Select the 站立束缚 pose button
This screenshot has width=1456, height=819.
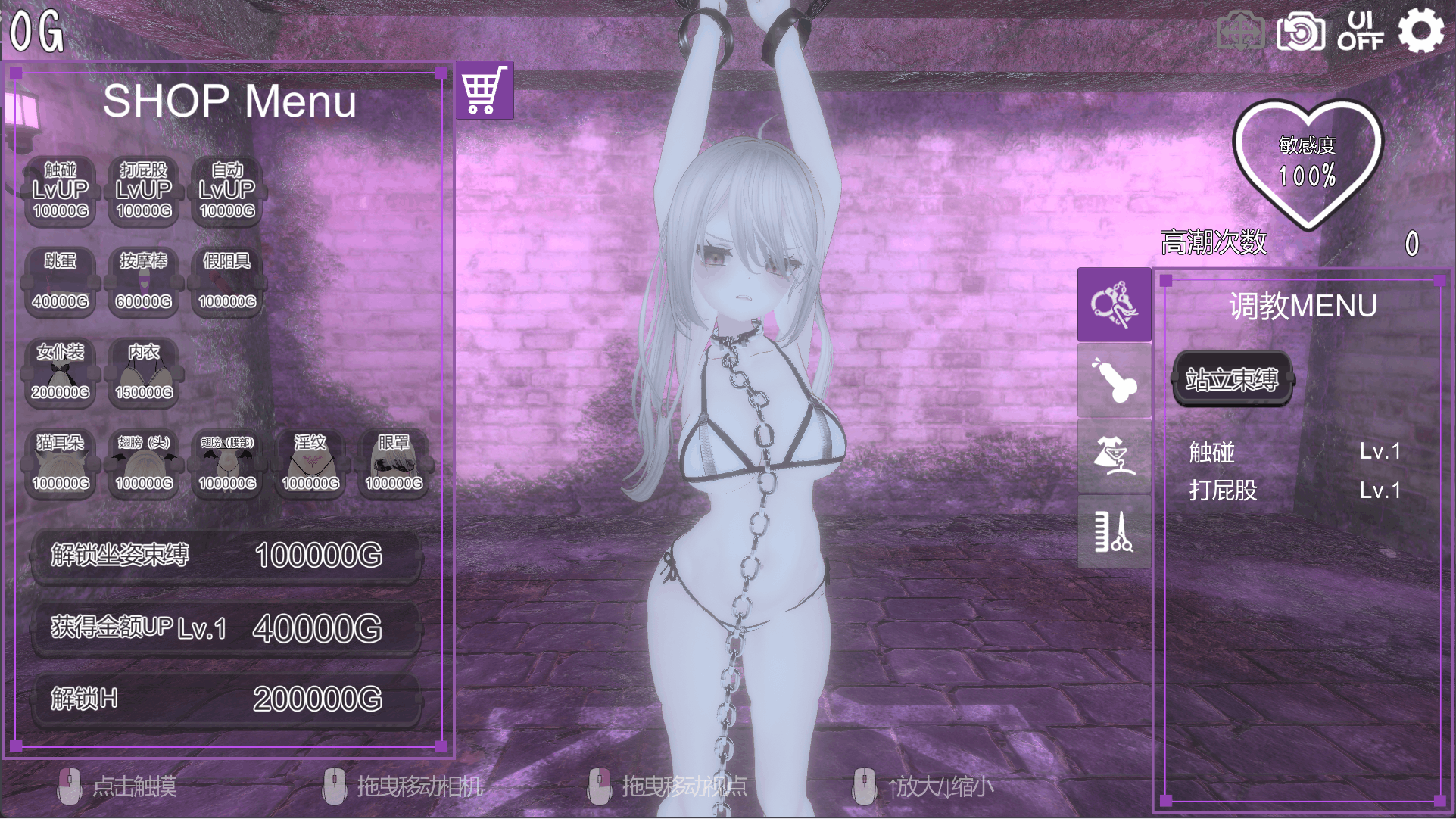click(1232, 378)
